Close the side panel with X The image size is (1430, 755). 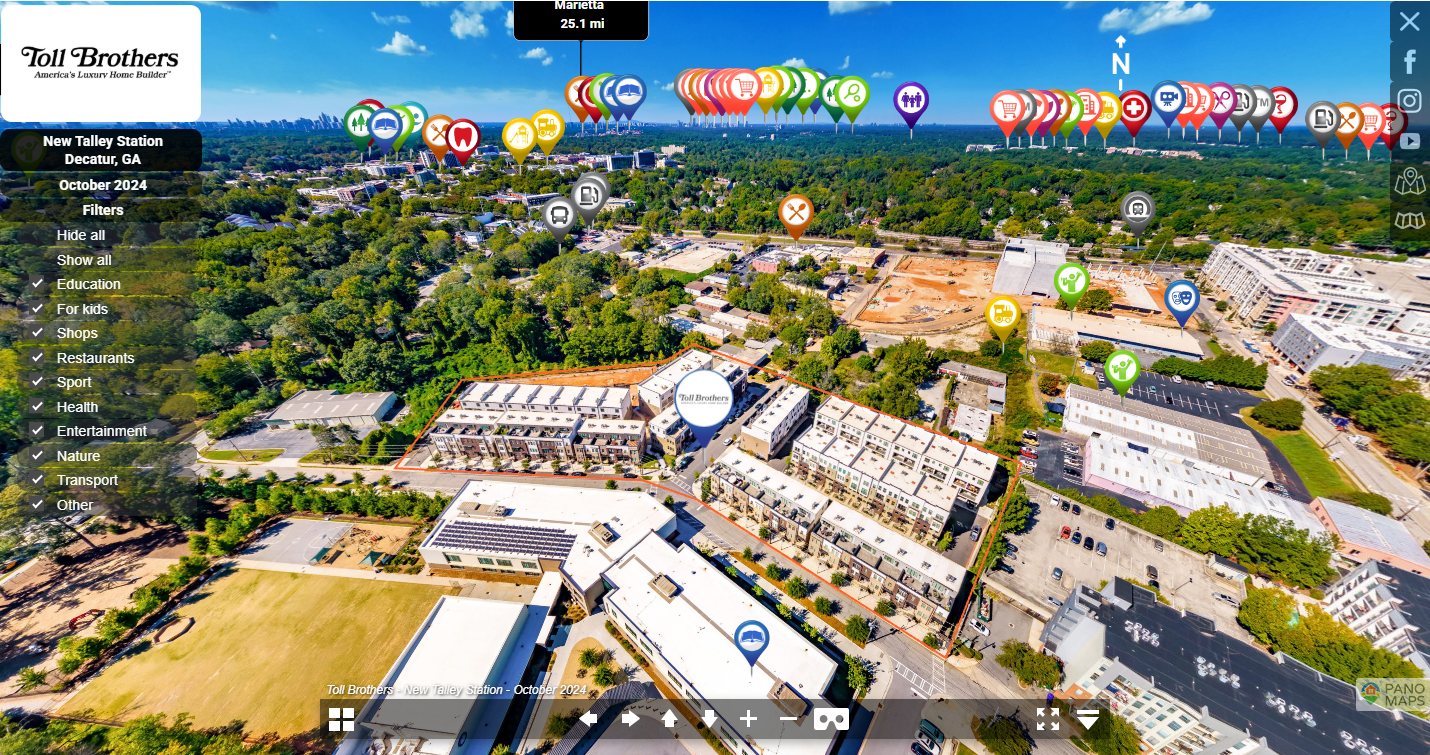tap(1409, 21)
